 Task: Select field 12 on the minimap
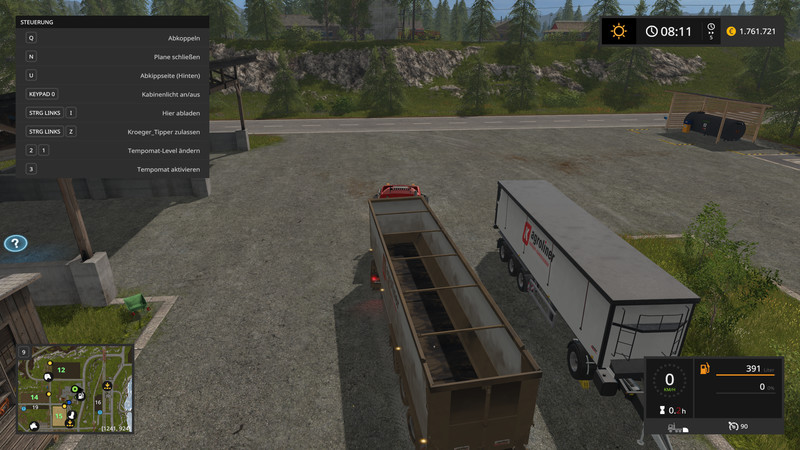pos(61,370)
